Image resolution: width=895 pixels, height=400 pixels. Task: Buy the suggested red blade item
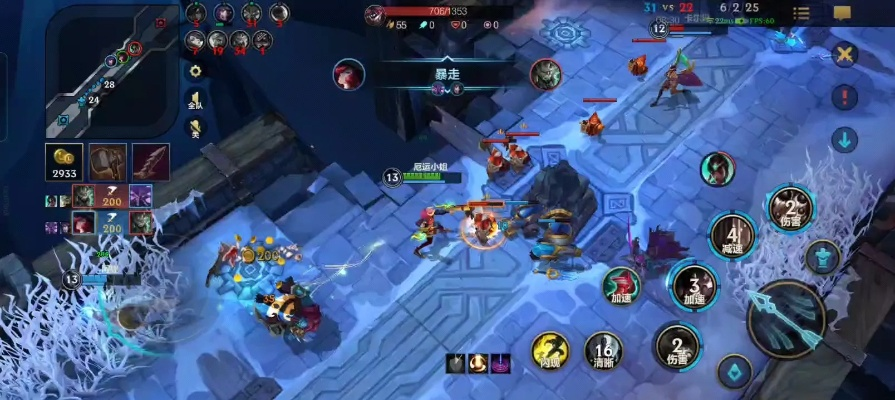[150, 163]
